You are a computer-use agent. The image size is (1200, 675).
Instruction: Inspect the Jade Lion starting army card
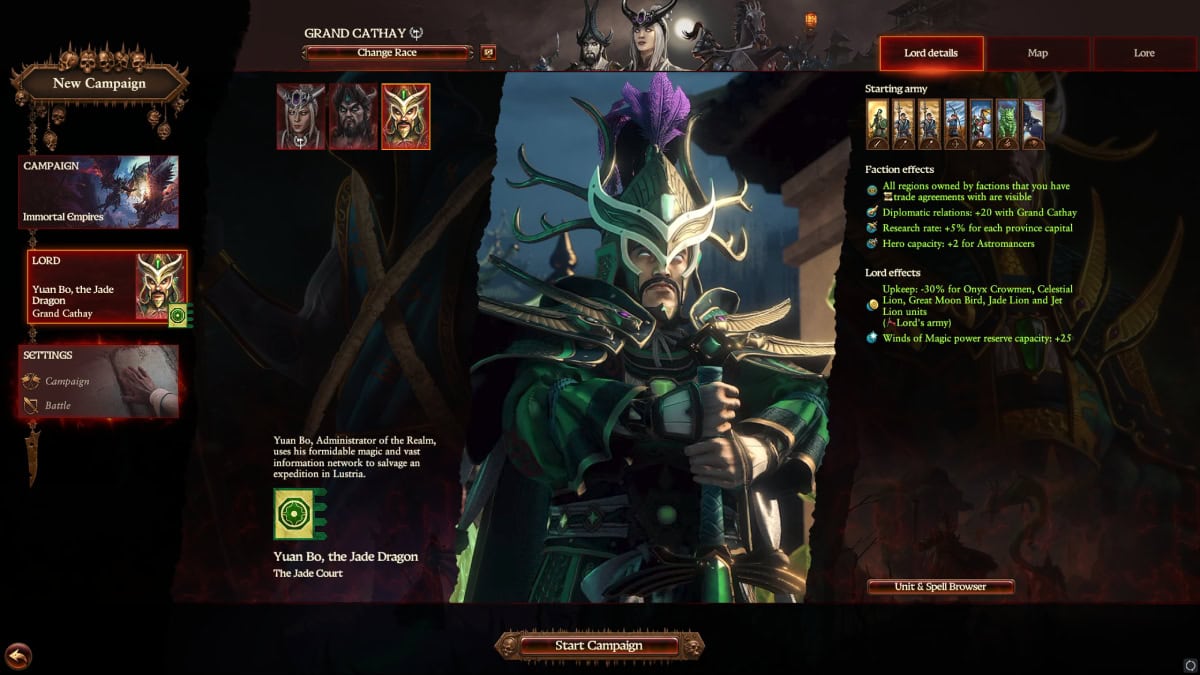pyautogui.click(x=1007, y=124)
